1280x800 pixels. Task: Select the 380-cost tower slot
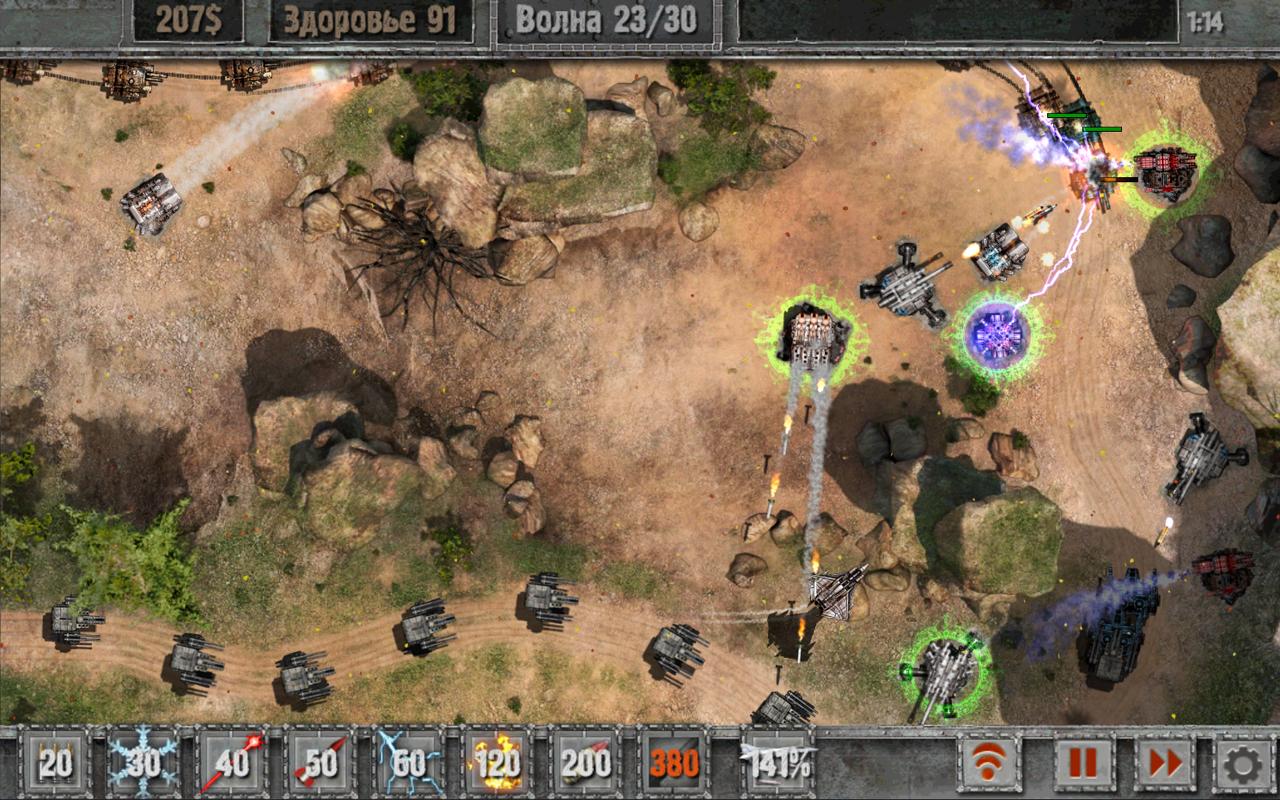tap(674, 764)
